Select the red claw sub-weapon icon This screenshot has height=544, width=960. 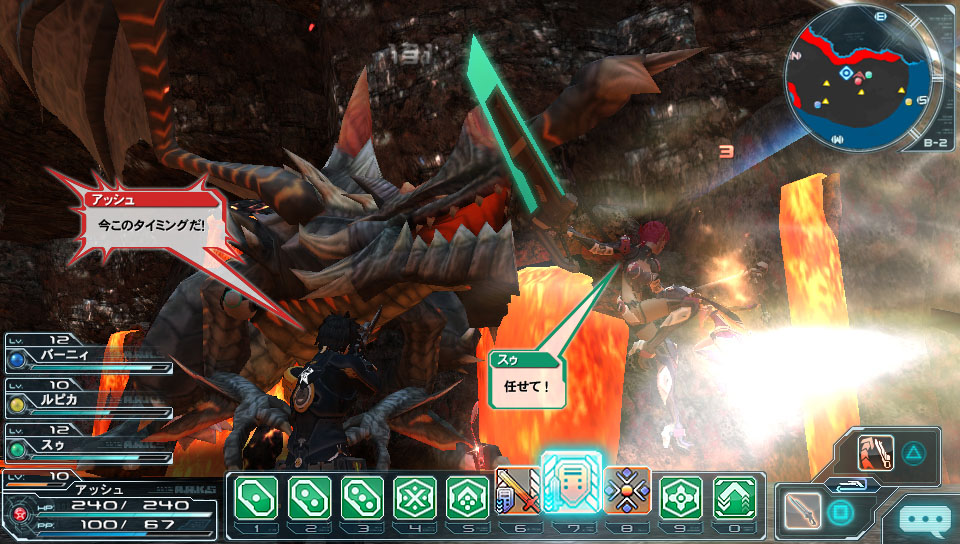tap(875, 453)
